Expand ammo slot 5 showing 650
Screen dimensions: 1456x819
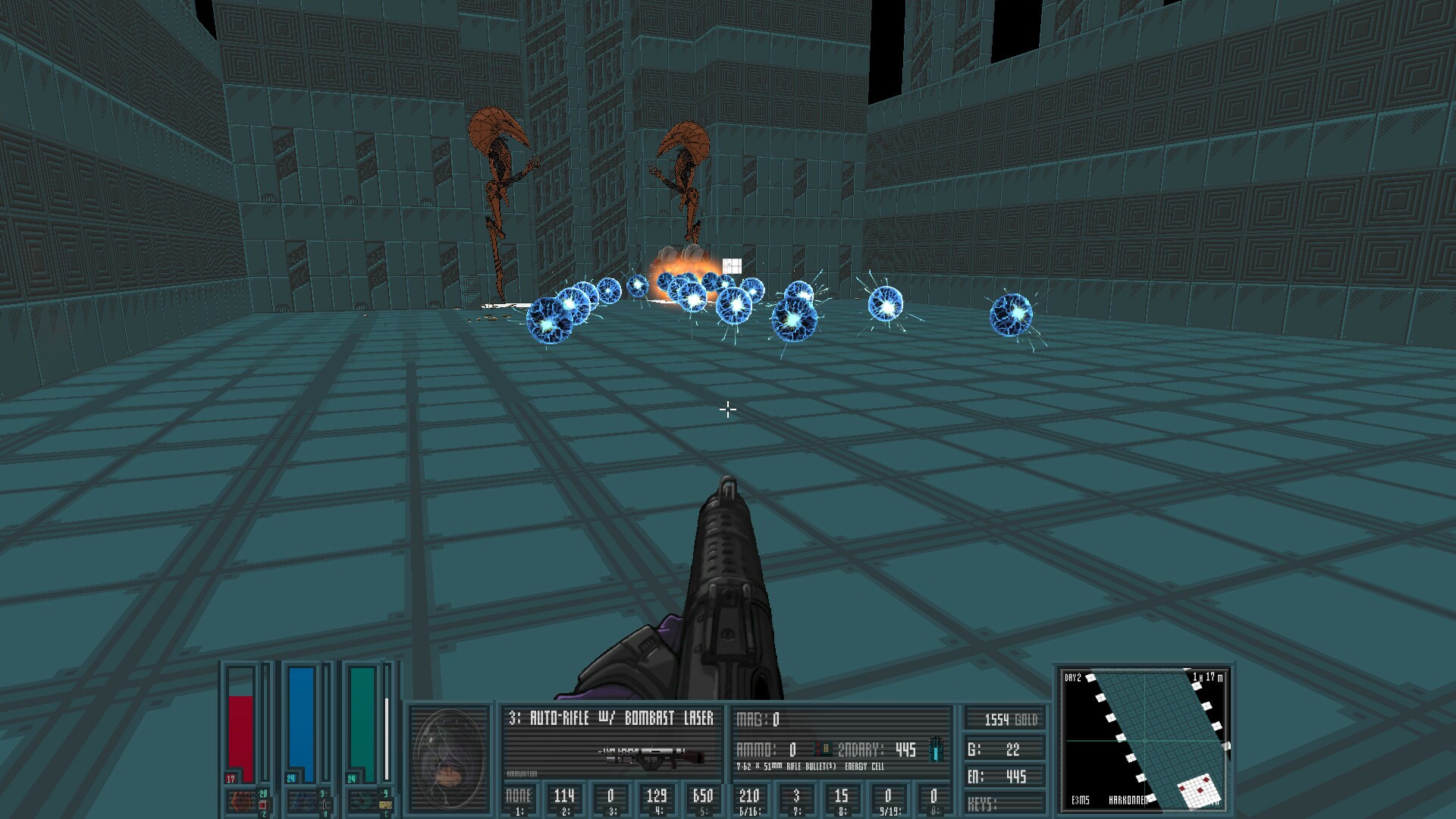[x=701, y=796]
